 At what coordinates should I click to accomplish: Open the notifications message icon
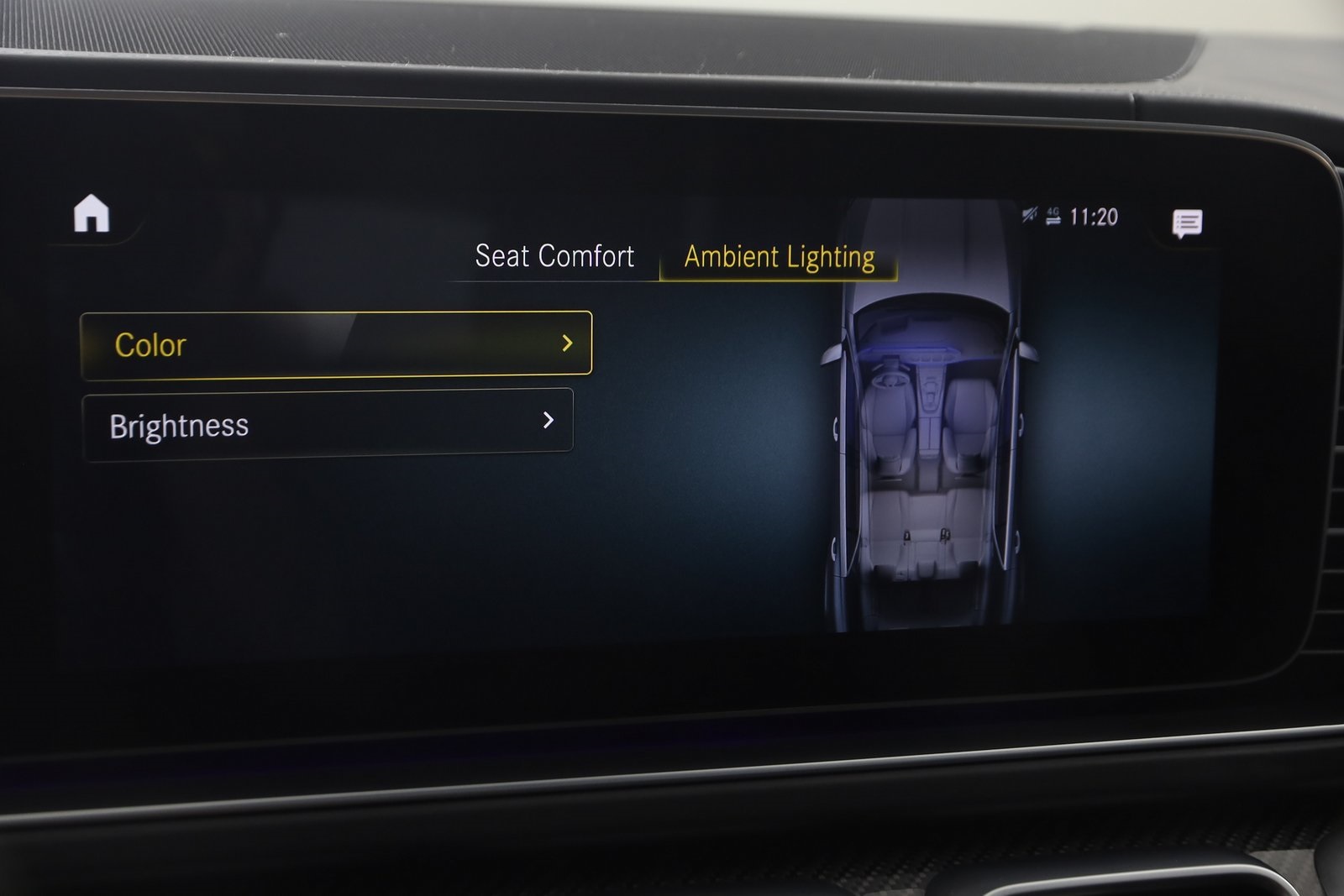click(1187, 223)
